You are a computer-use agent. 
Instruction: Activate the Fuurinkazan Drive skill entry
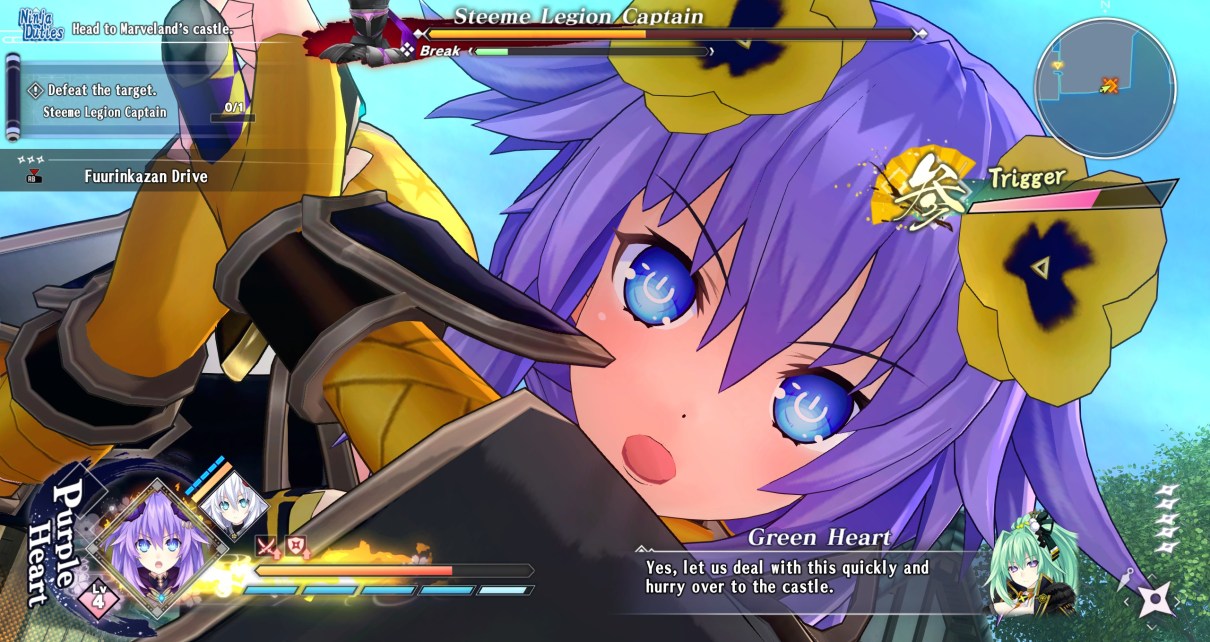tap(145, 177)
